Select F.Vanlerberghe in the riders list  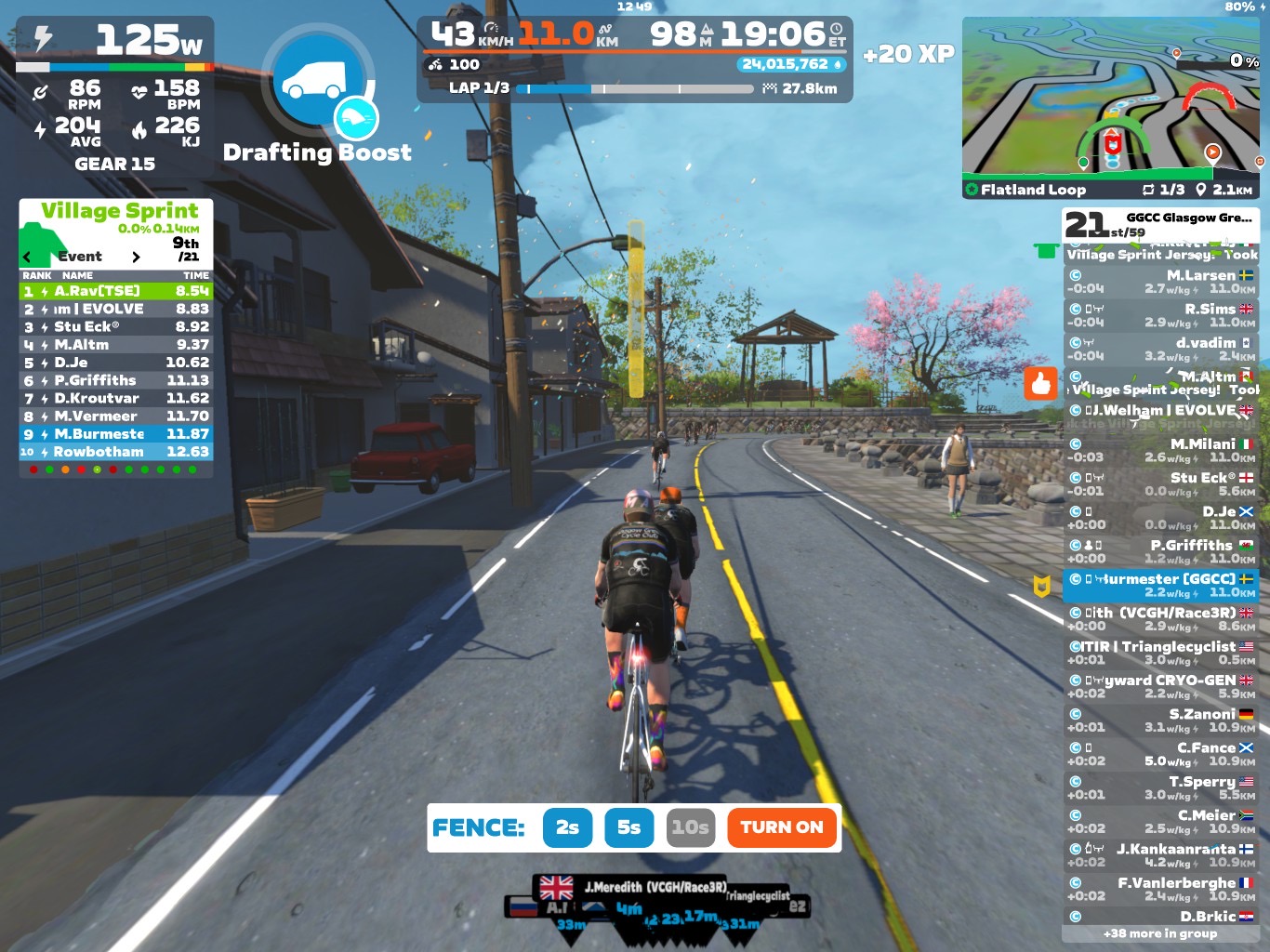1160,889
